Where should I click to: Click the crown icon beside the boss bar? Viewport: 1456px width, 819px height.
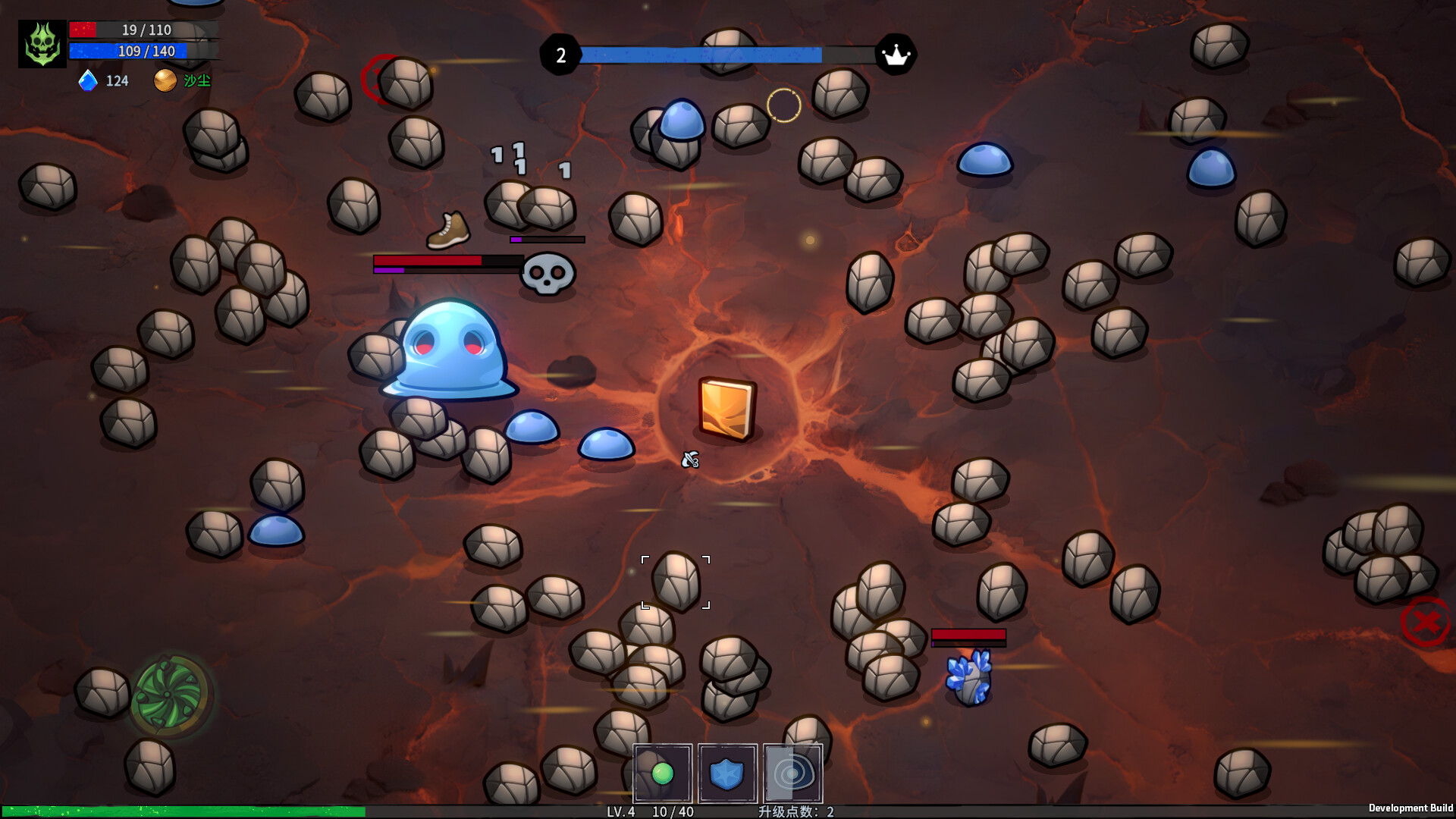pyautogui.click(x=897, y=54)
